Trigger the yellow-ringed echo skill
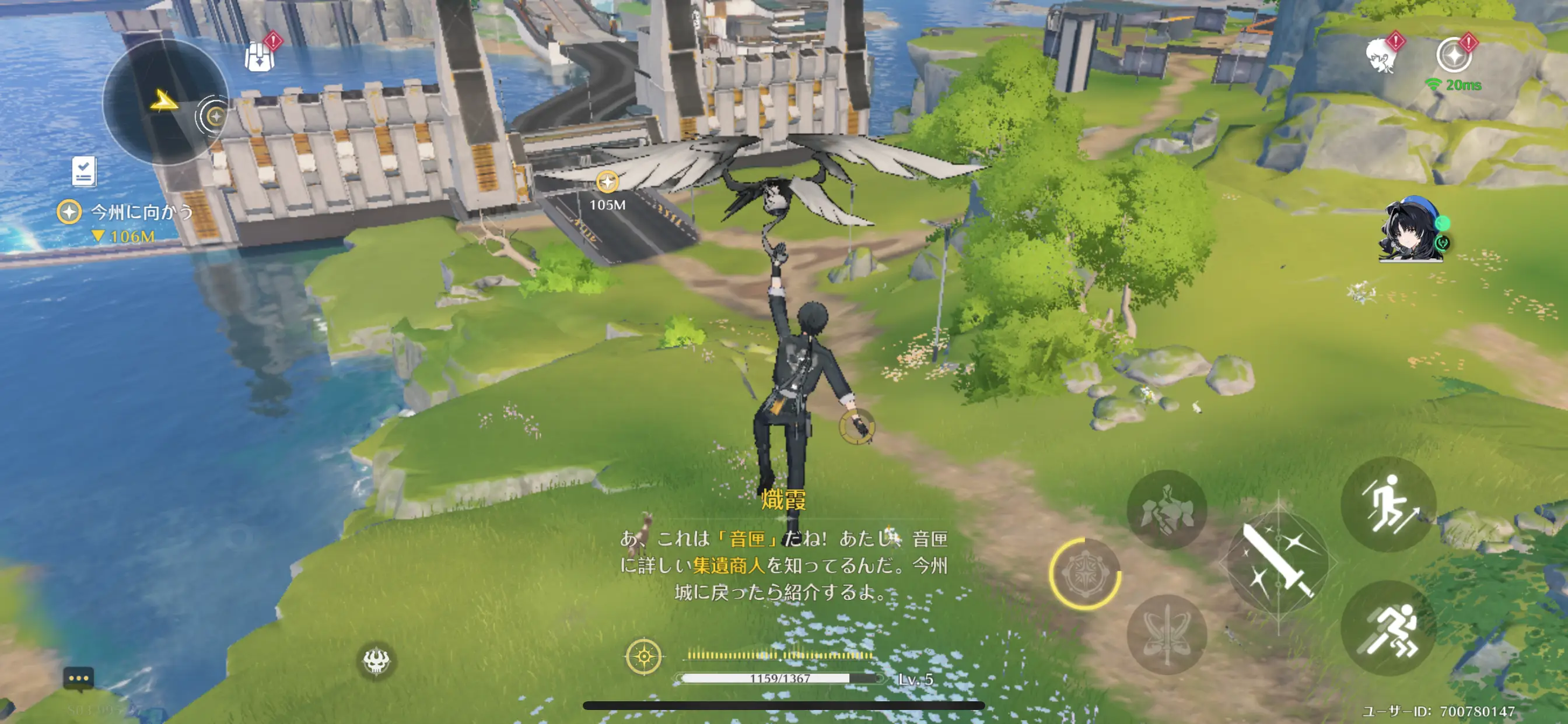 coord(1084,573)
